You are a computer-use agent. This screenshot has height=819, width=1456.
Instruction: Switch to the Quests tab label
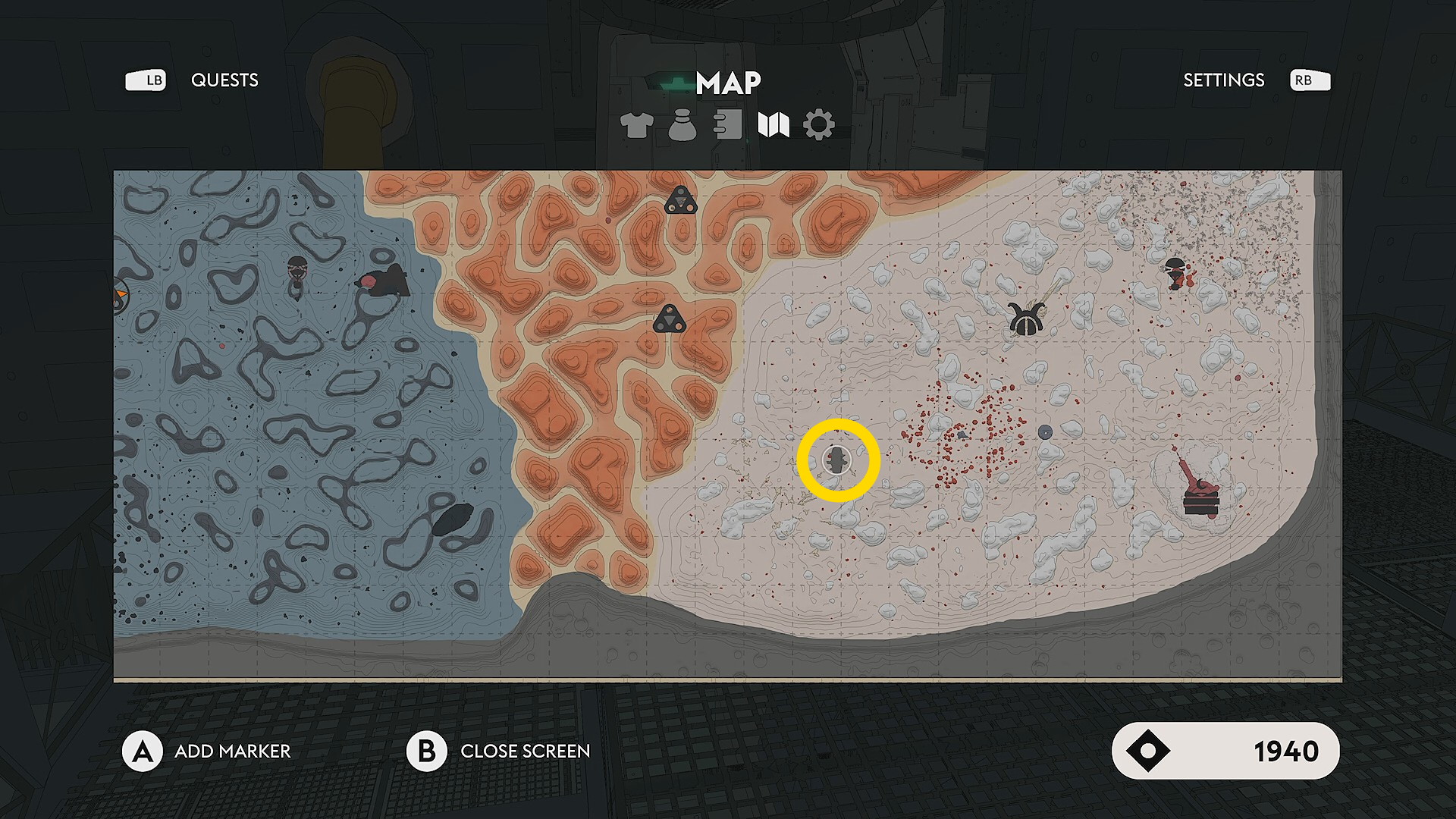pos(224,80)
